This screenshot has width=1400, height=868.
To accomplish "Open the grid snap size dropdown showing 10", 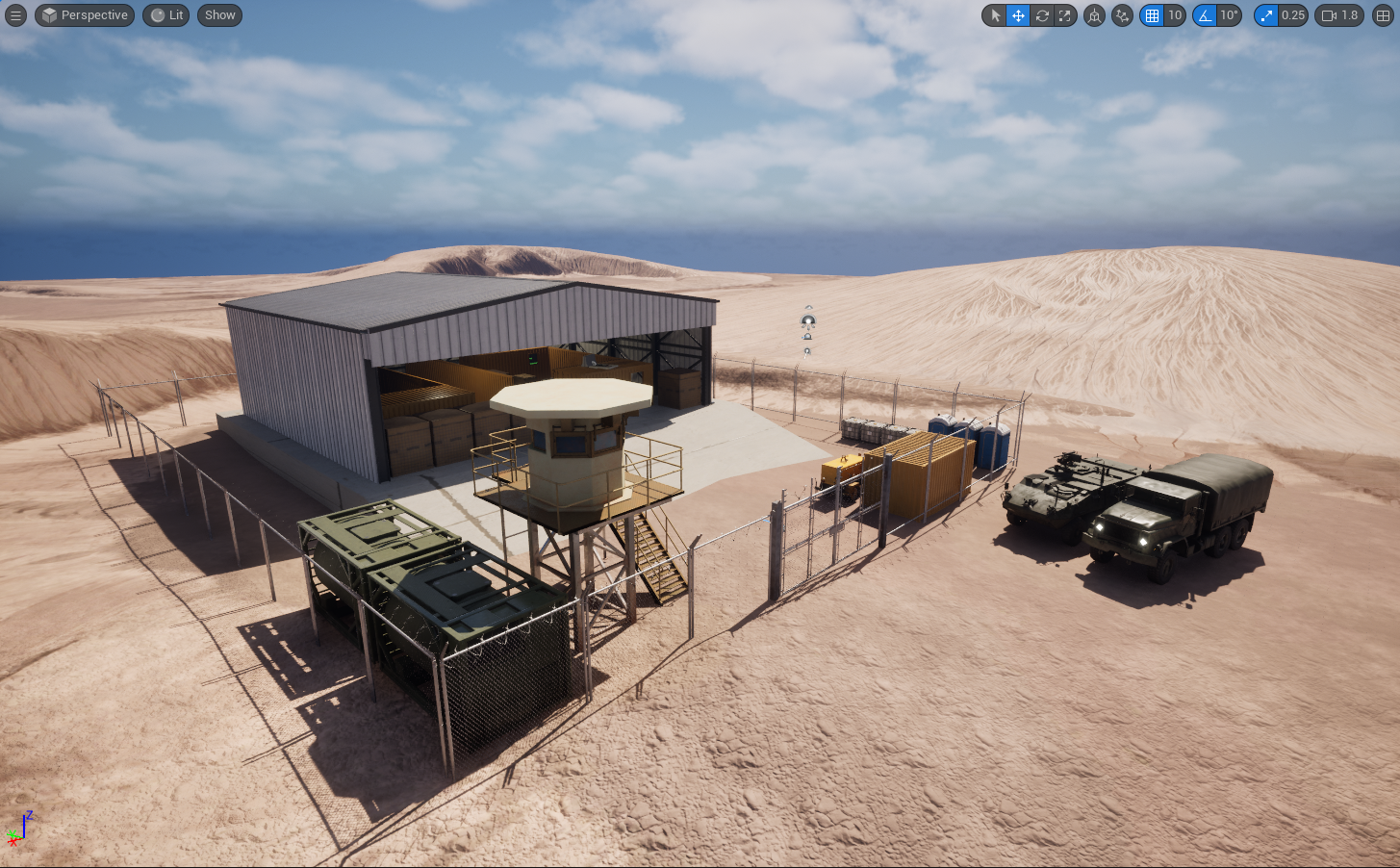I will tap(1175, 15).
